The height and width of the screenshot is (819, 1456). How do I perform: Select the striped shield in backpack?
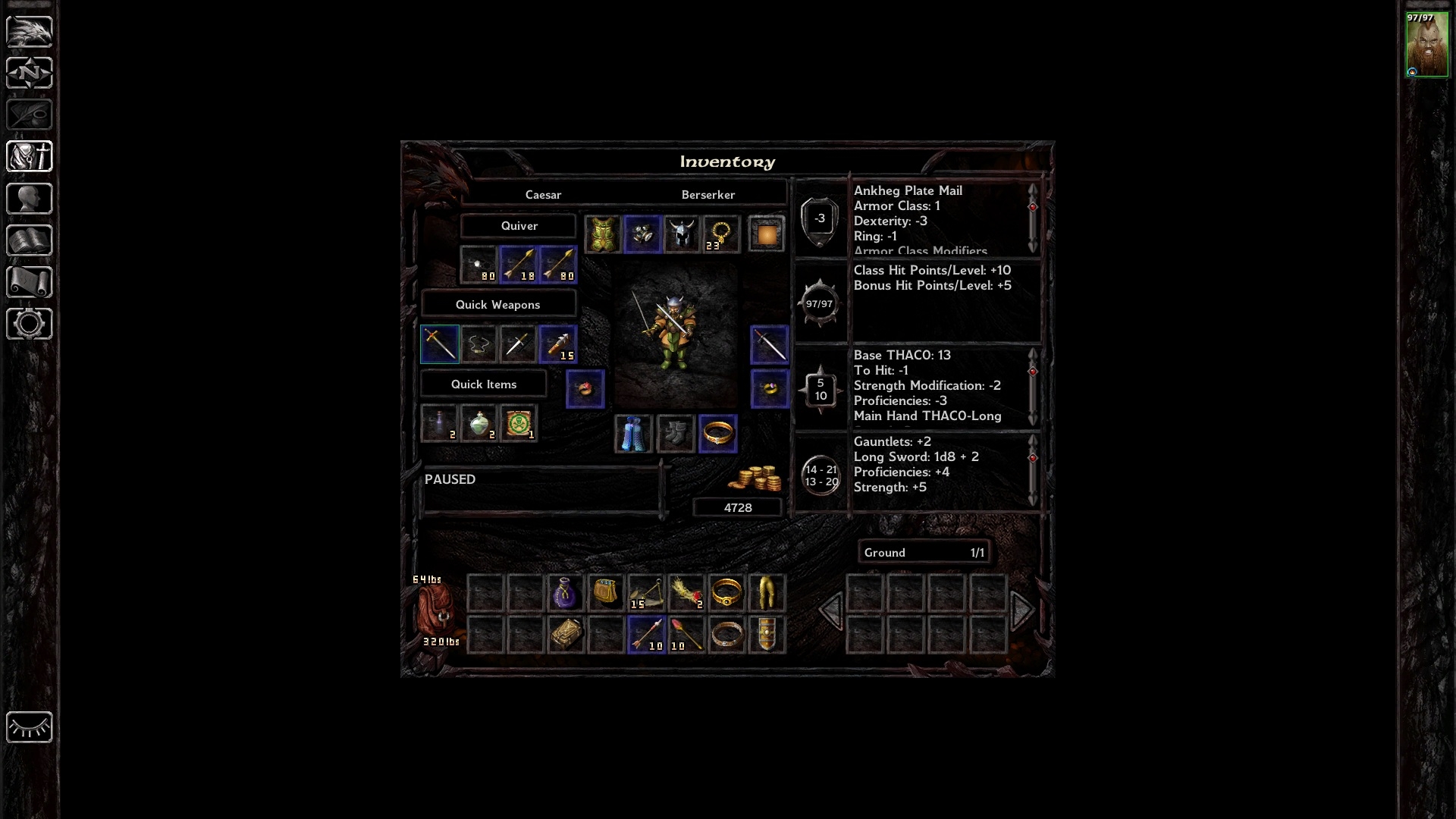coord(767,635)
